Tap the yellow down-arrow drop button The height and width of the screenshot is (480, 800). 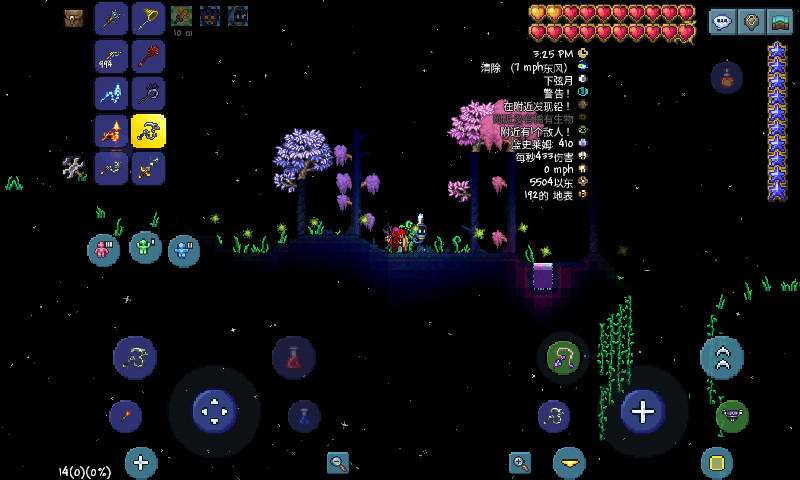(569, 462)
